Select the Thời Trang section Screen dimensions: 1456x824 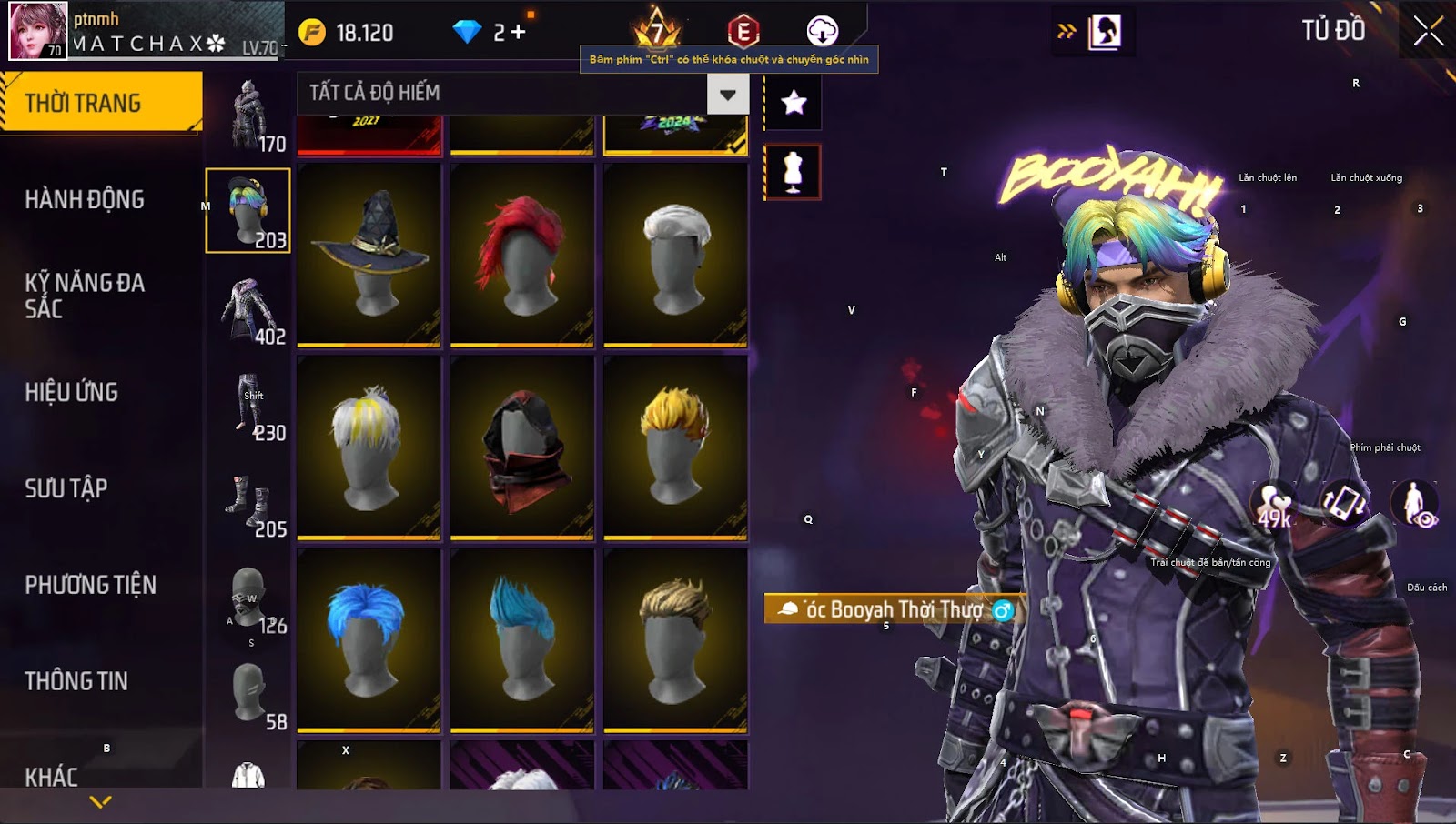pos(100,103)
